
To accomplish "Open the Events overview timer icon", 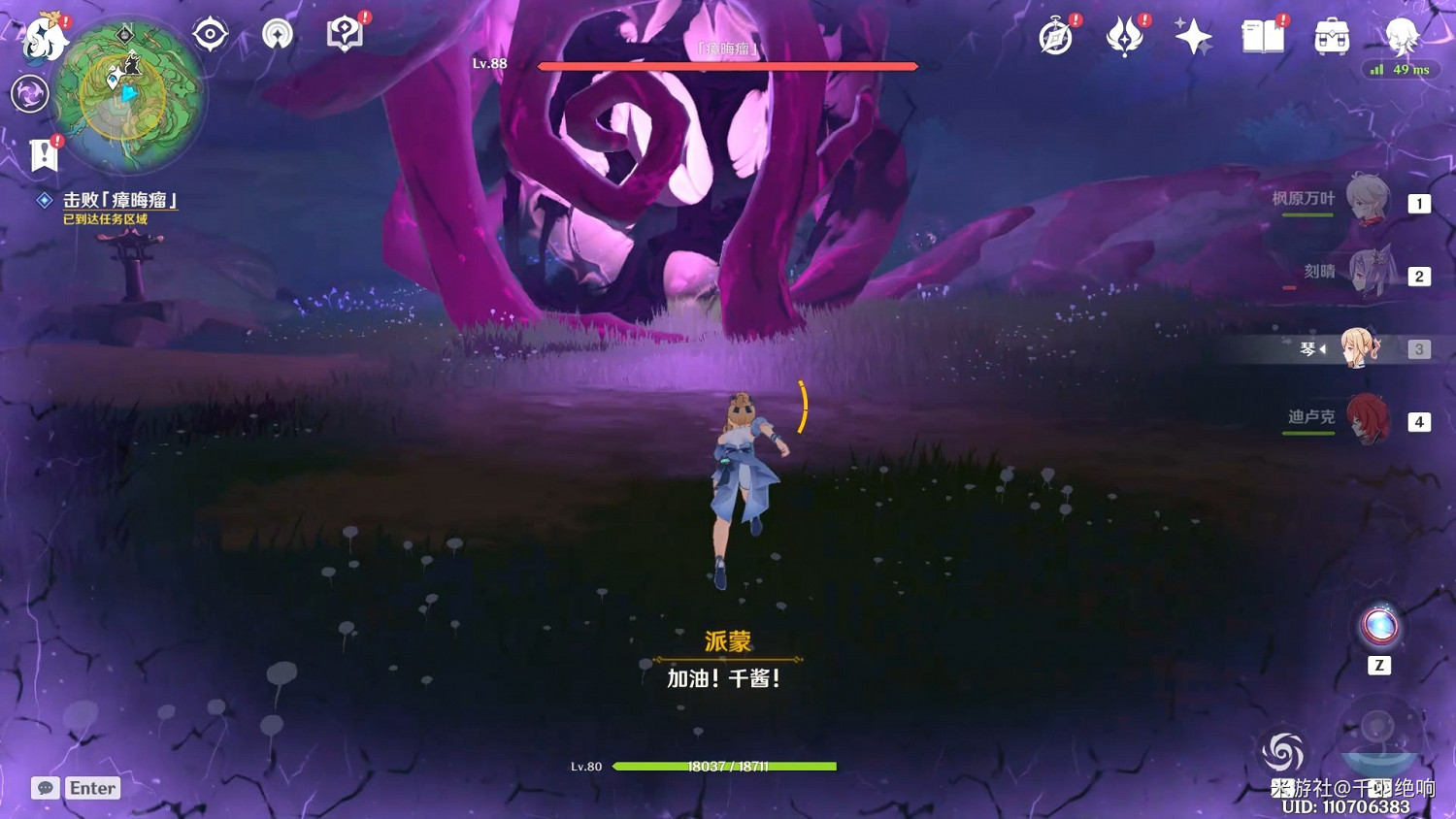I will pos(1057,35).
